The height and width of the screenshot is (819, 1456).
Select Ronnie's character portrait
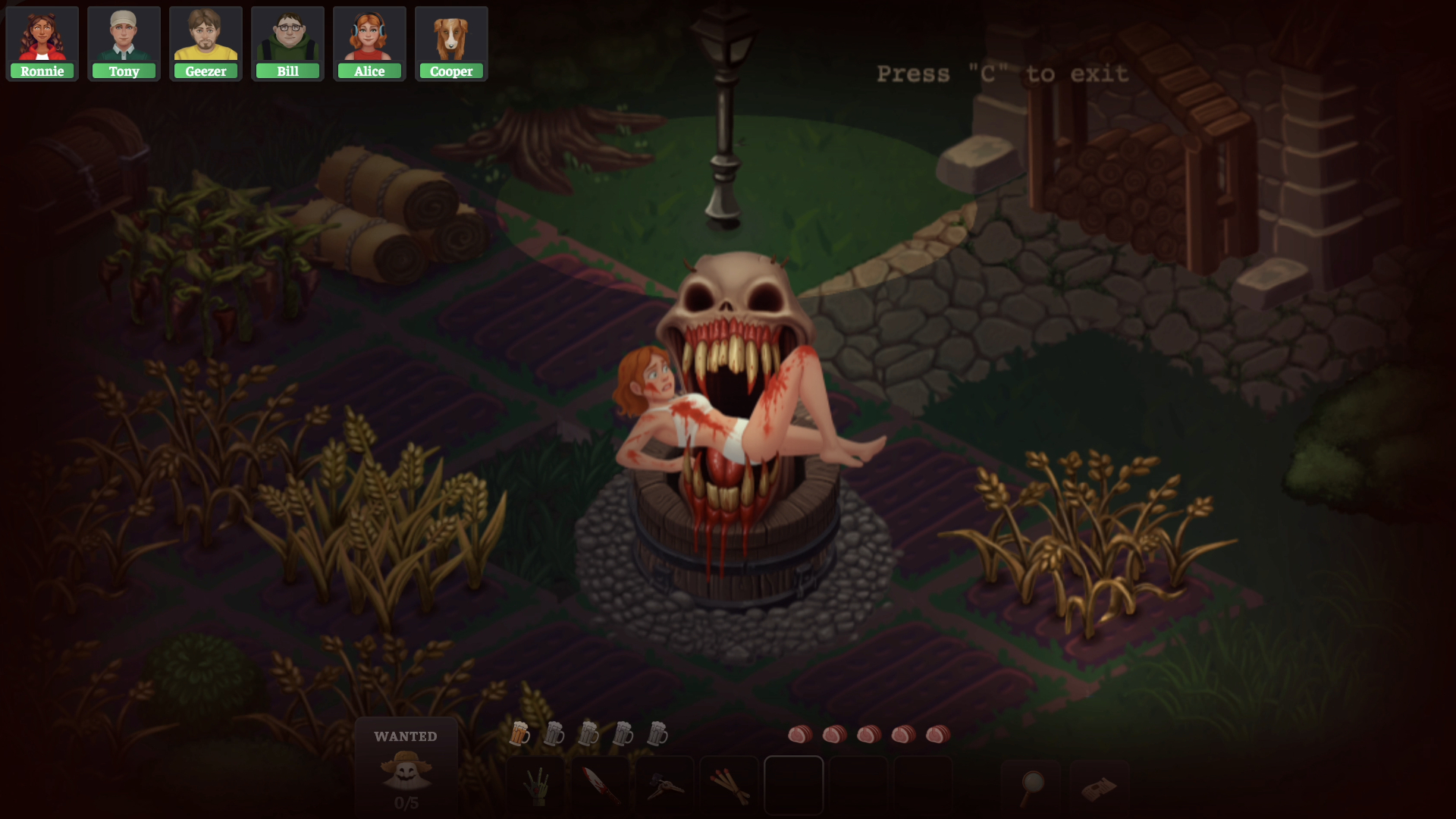point(42,43)
